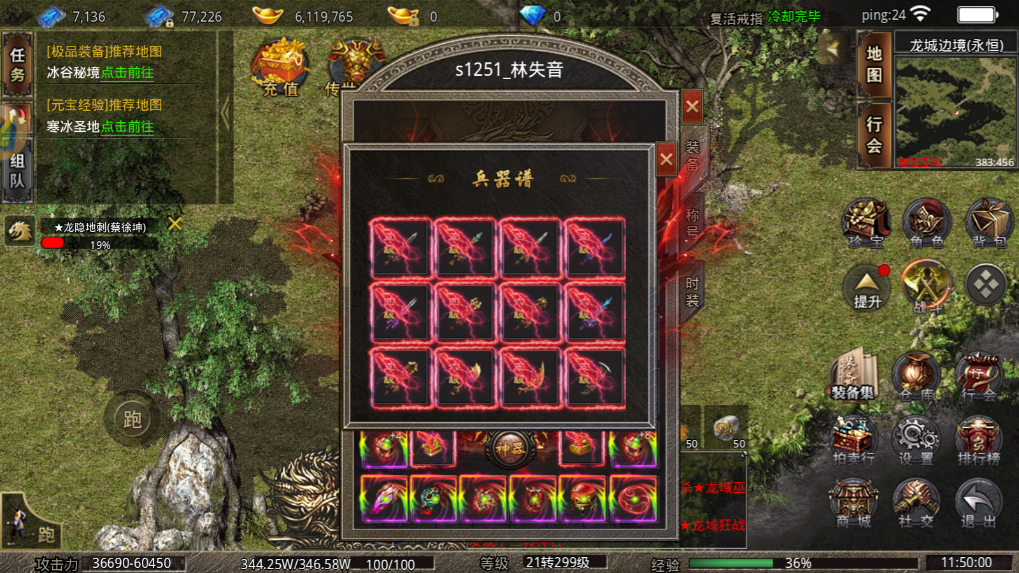Click the 龙城边境 minimap
Screen dimensions: 1019x573
954,112
